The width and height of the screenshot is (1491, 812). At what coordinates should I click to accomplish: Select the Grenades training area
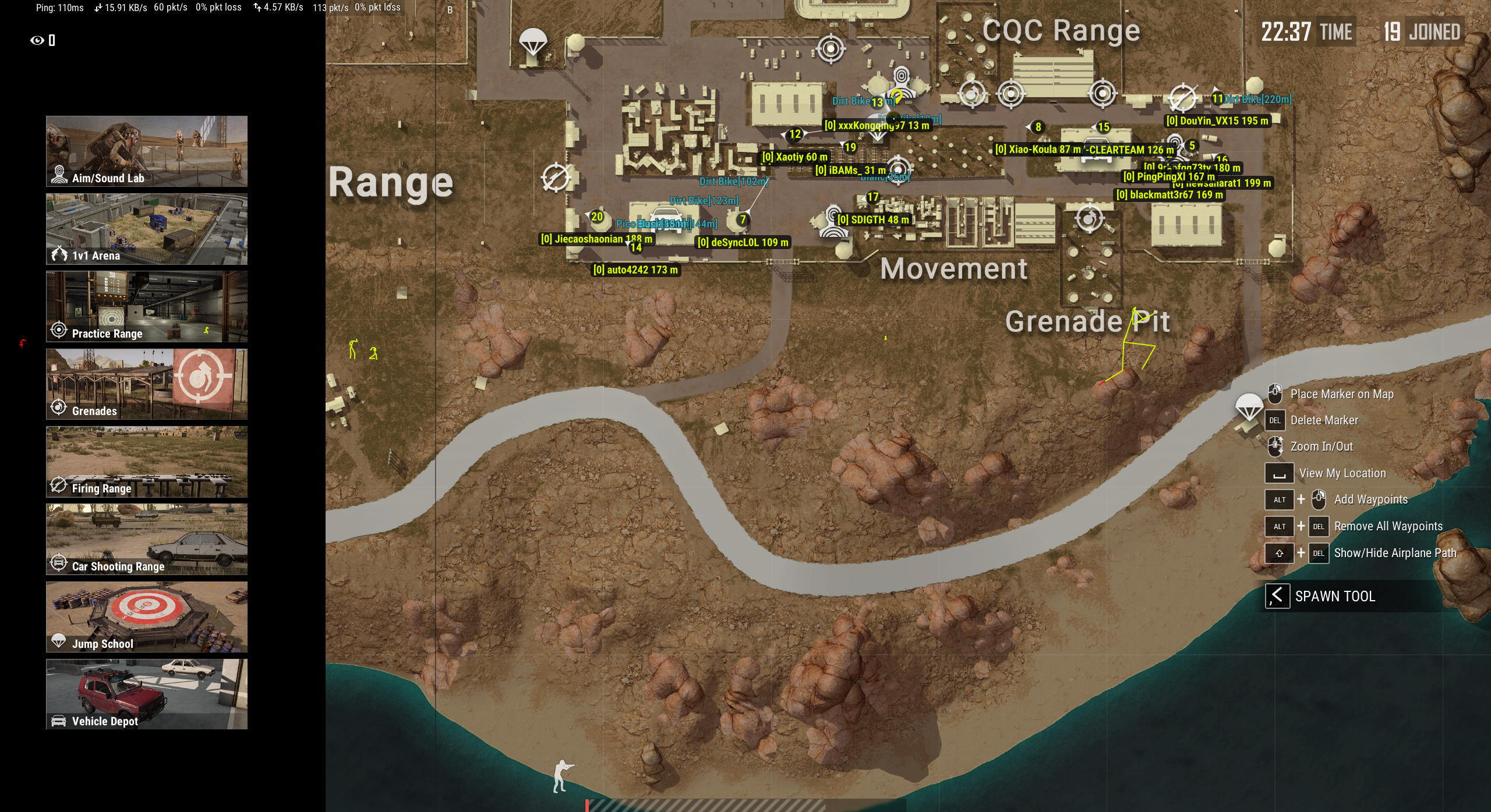[147, 384]
